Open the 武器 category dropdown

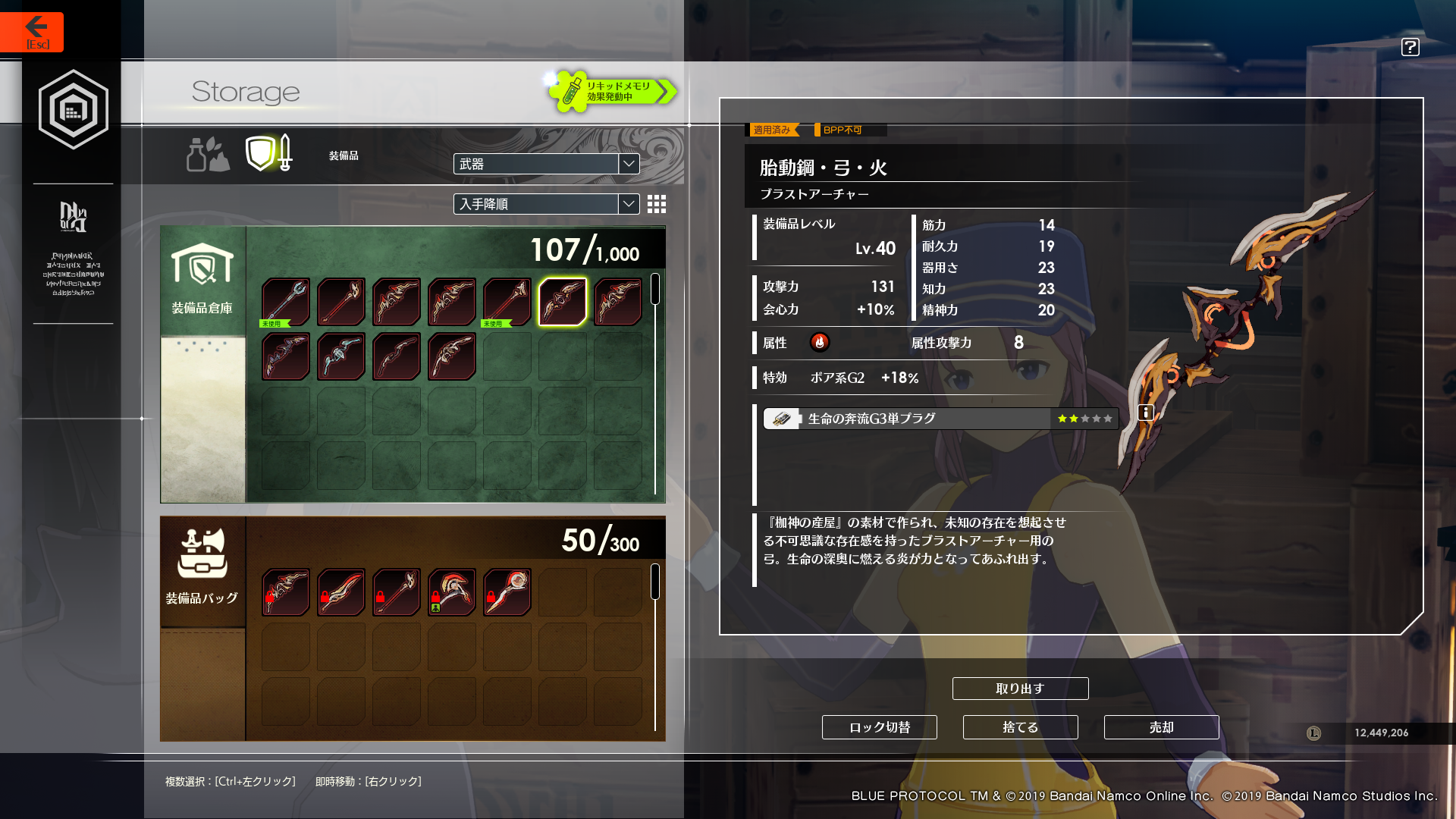coord(546,164)
